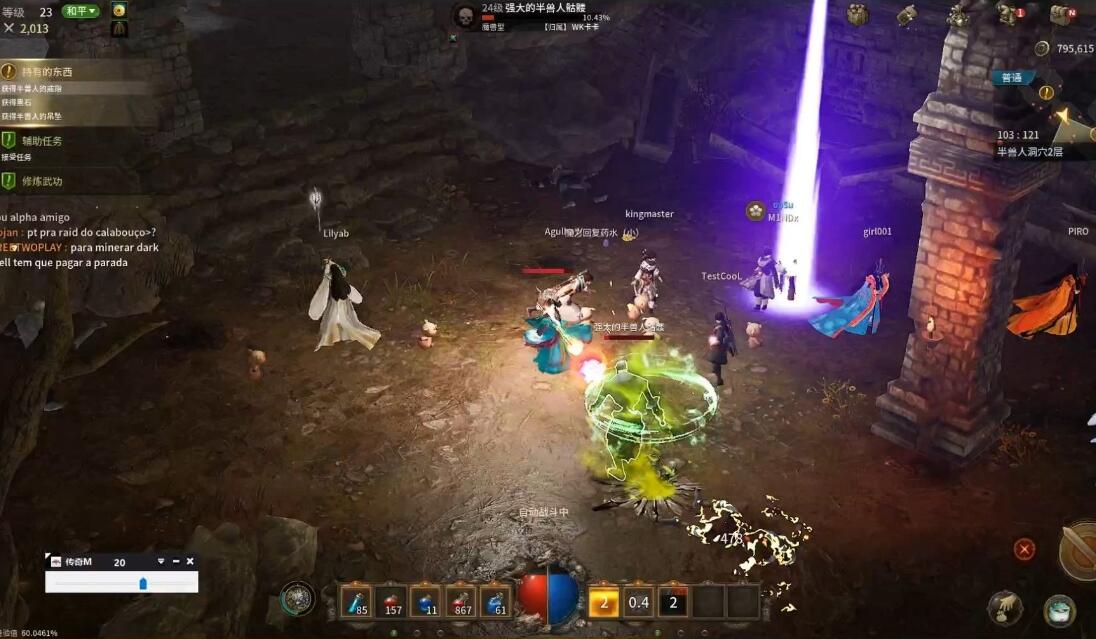Select the 持有的东西 quest tracker entry

tap(47, 72)
